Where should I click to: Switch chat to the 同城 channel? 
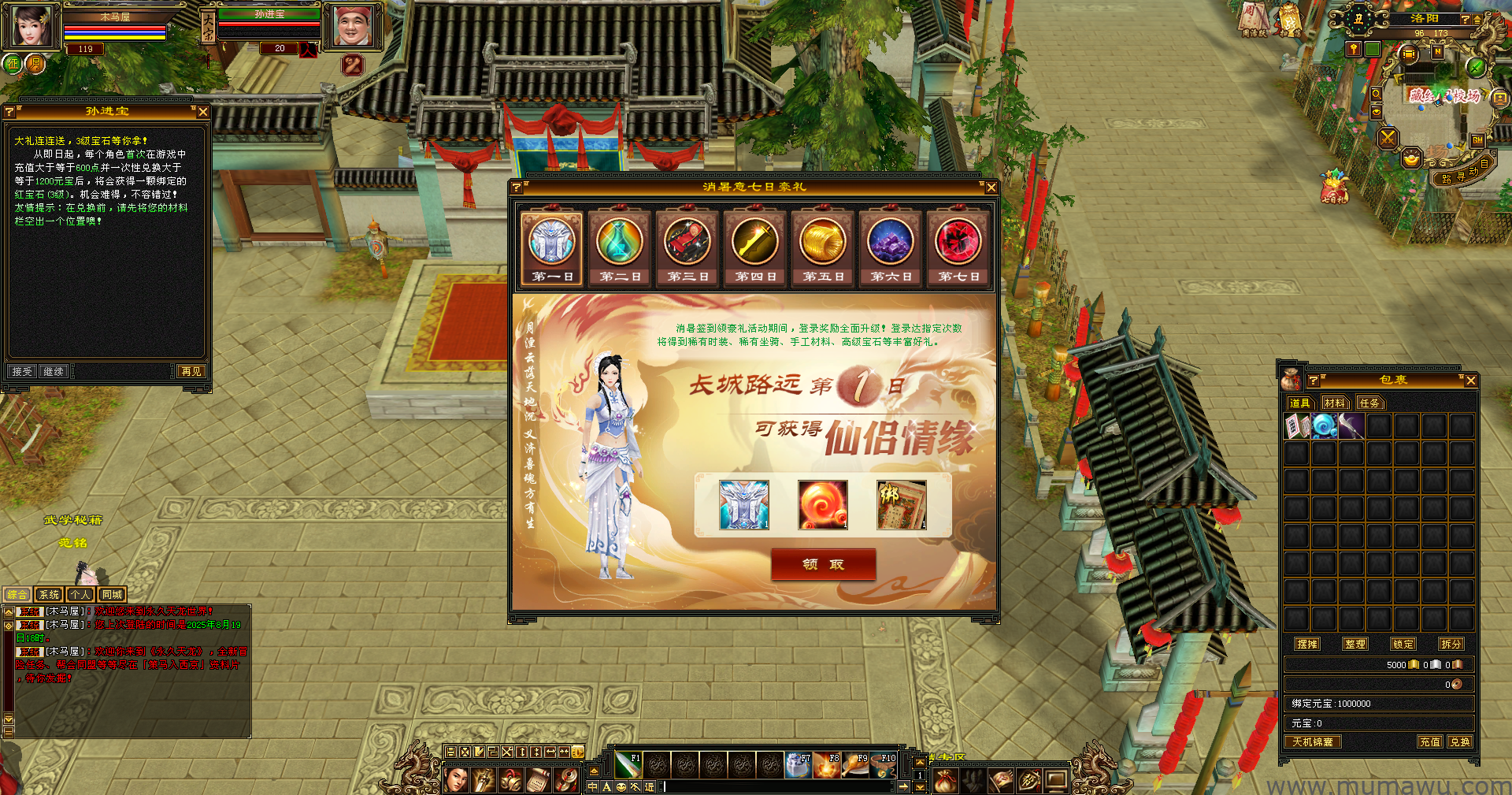[112, 595]
